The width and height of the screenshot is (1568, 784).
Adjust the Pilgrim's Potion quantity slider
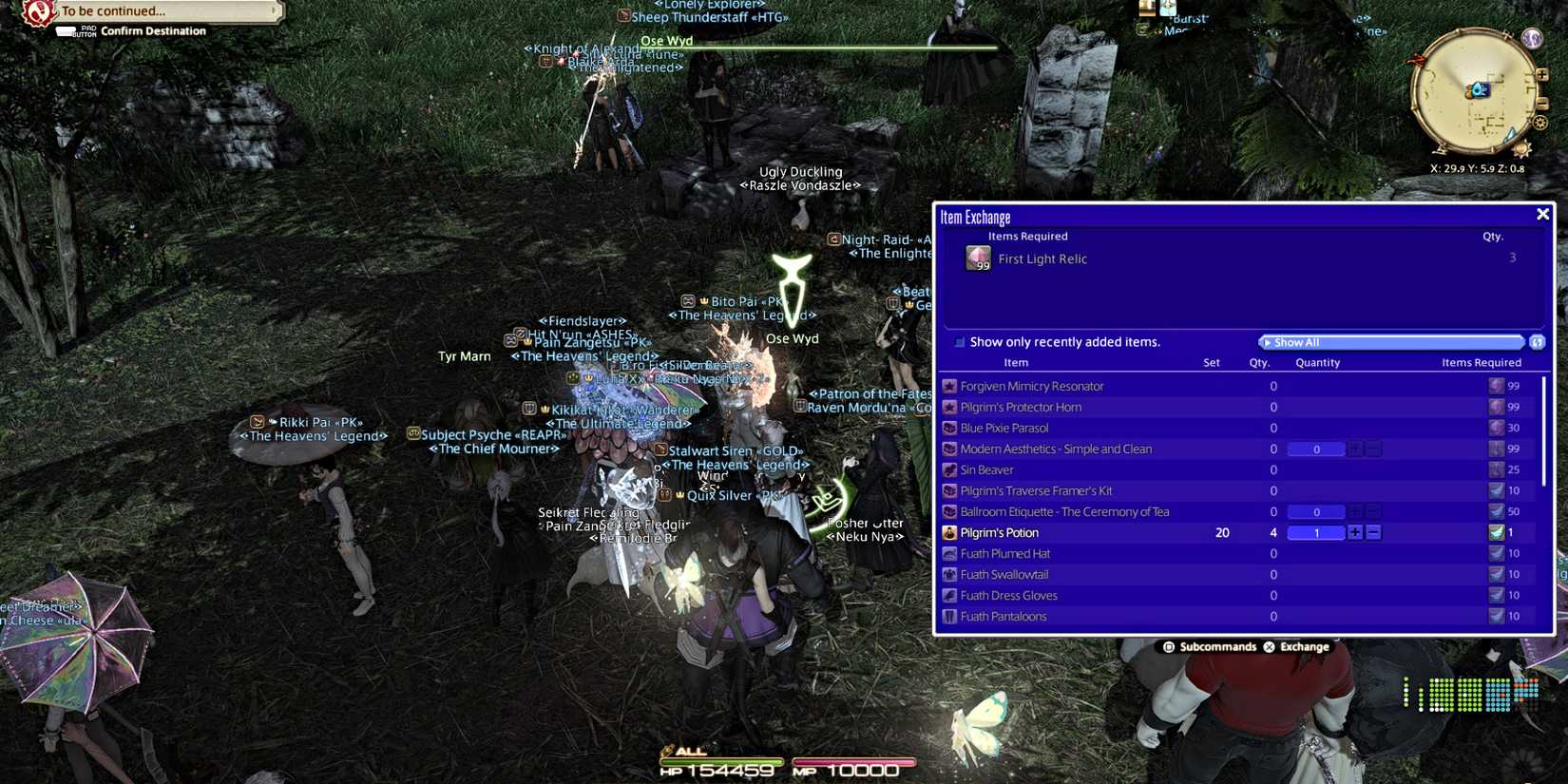pyautogui.click(x=1316, y=532)
